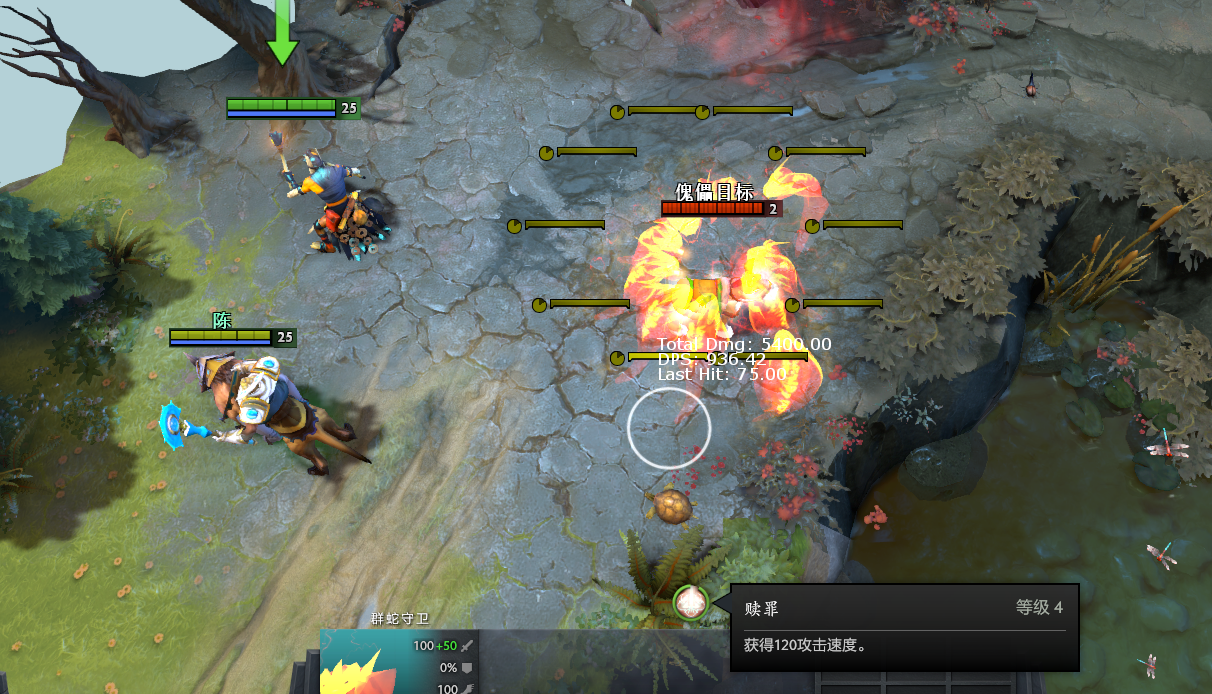The width and height of the screenshot is (1212, 694).
Task: Click the Penitence (赎罪) buff icon
Action: click(690, 602)
